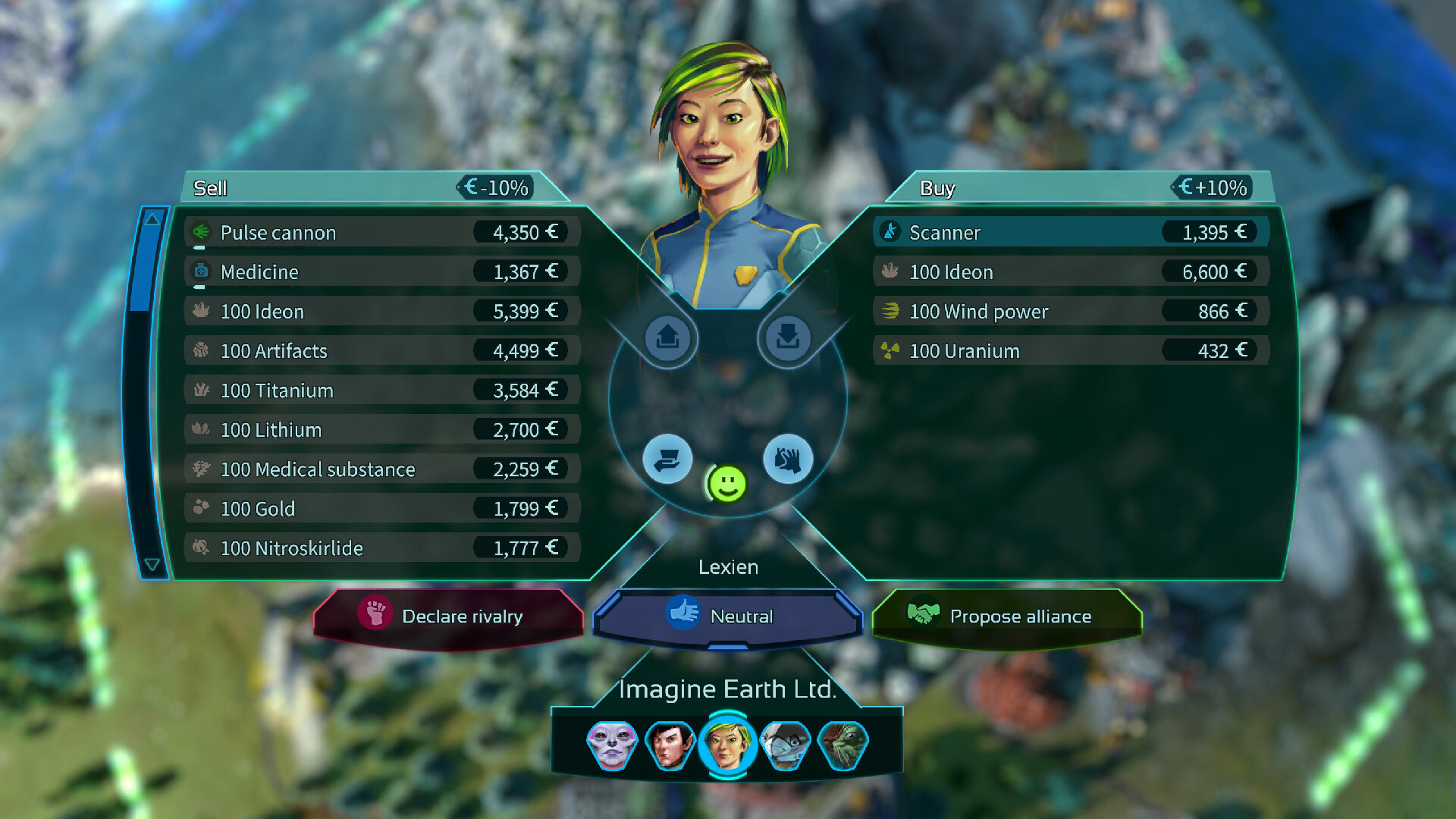Select 100 Wind power to buy
Screen dimensions: 1456x819
coord(1070,311)
